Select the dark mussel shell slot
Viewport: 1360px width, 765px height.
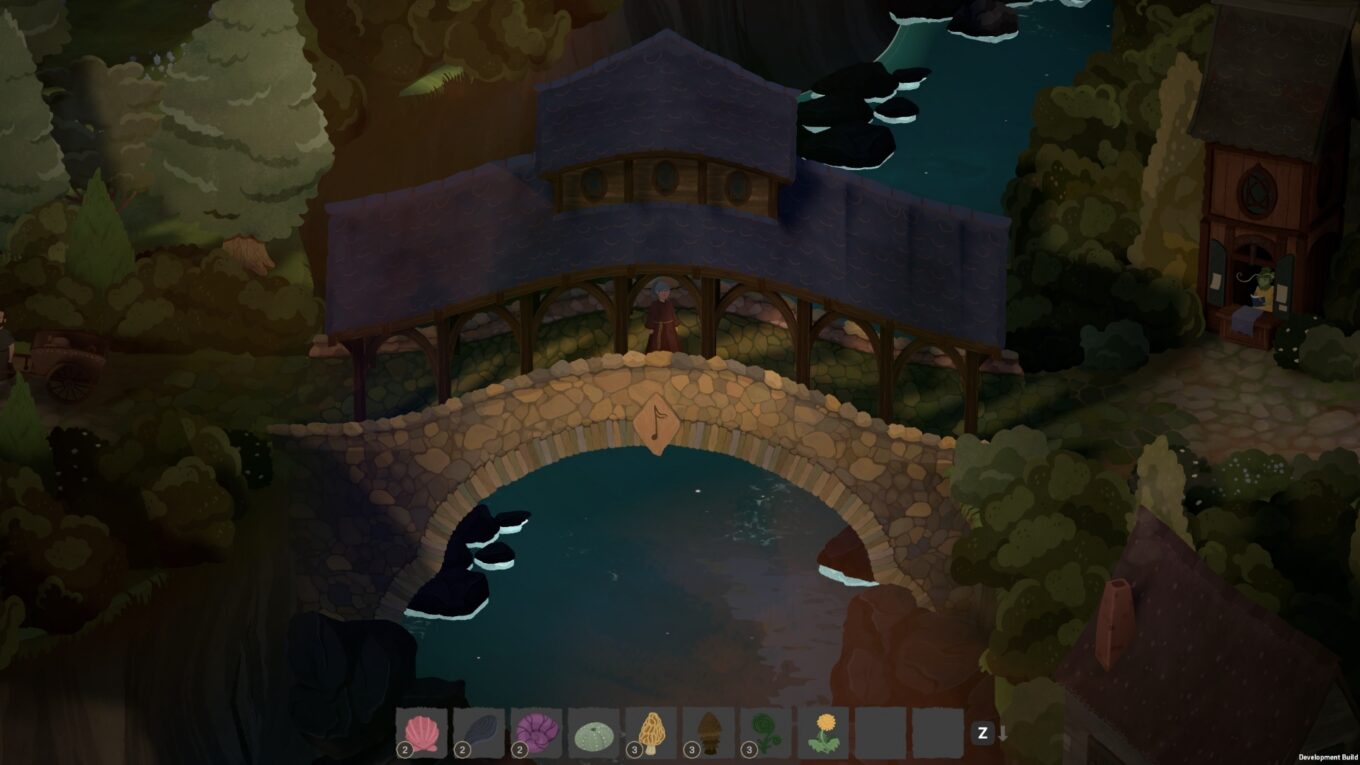tap(479, 733)
